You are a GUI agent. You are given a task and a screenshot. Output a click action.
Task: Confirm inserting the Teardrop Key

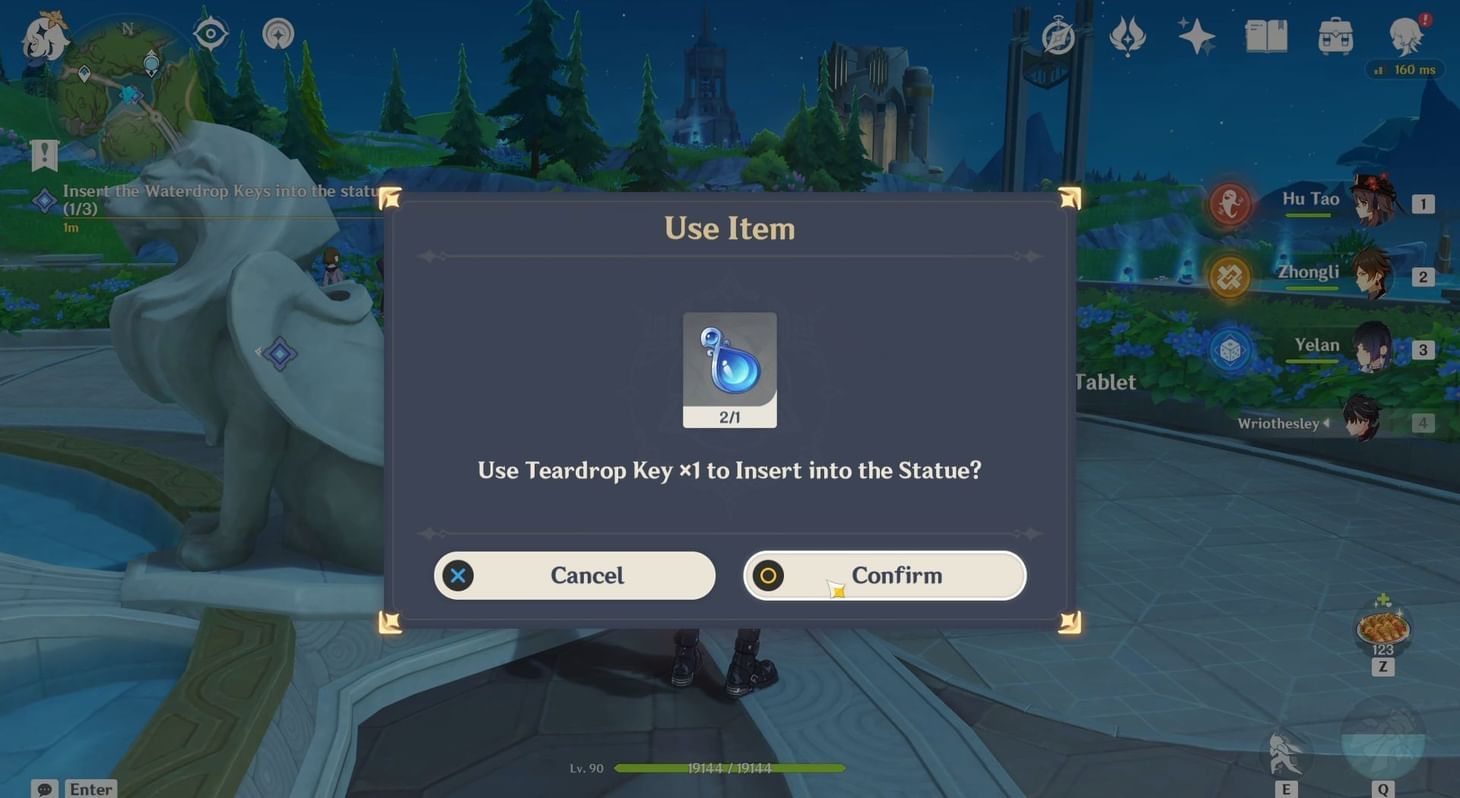(884, 575)
